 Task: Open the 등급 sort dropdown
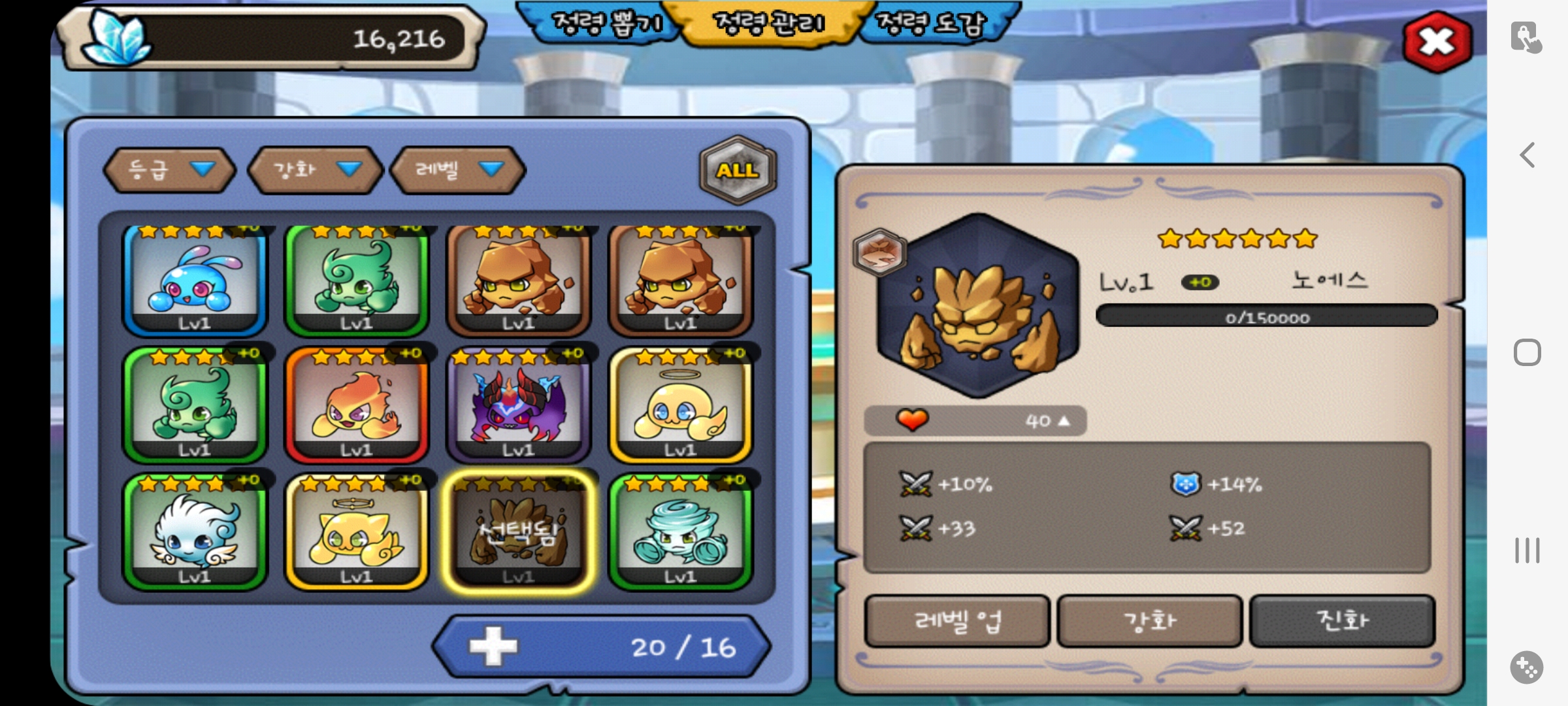[169, 170]
